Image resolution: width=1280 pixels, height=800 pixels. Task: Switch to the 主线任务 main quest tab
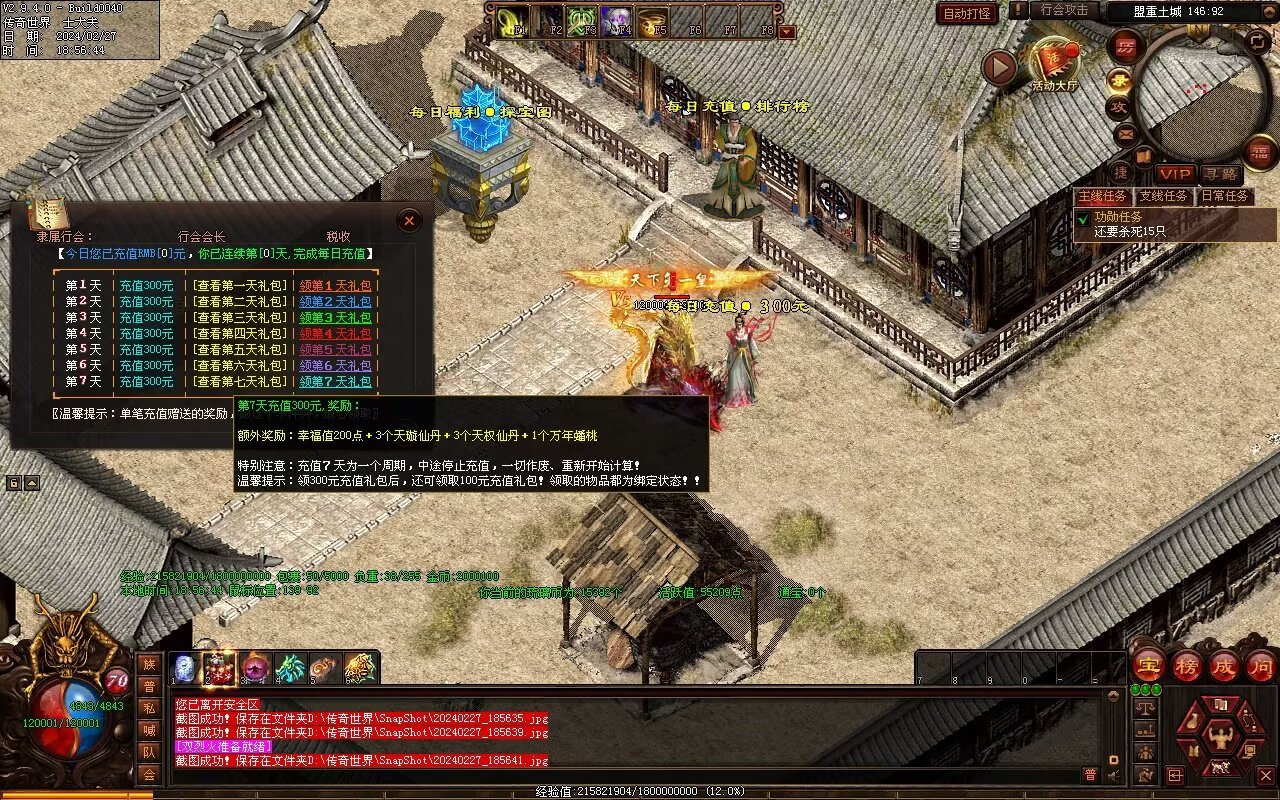tap(1103, 196)
